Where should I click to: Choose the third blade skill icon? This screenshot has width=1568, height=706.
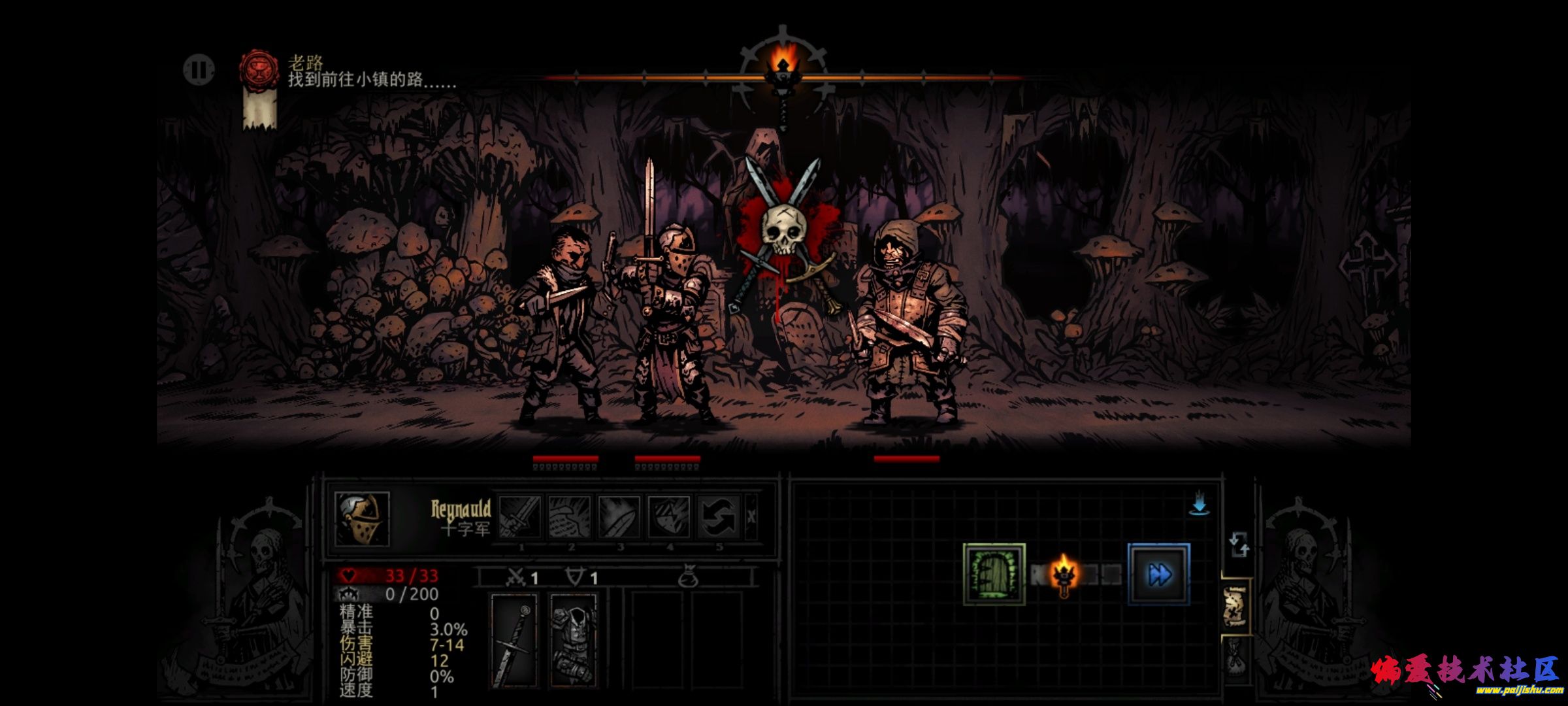pyautogui.click(x=619, y=516)
